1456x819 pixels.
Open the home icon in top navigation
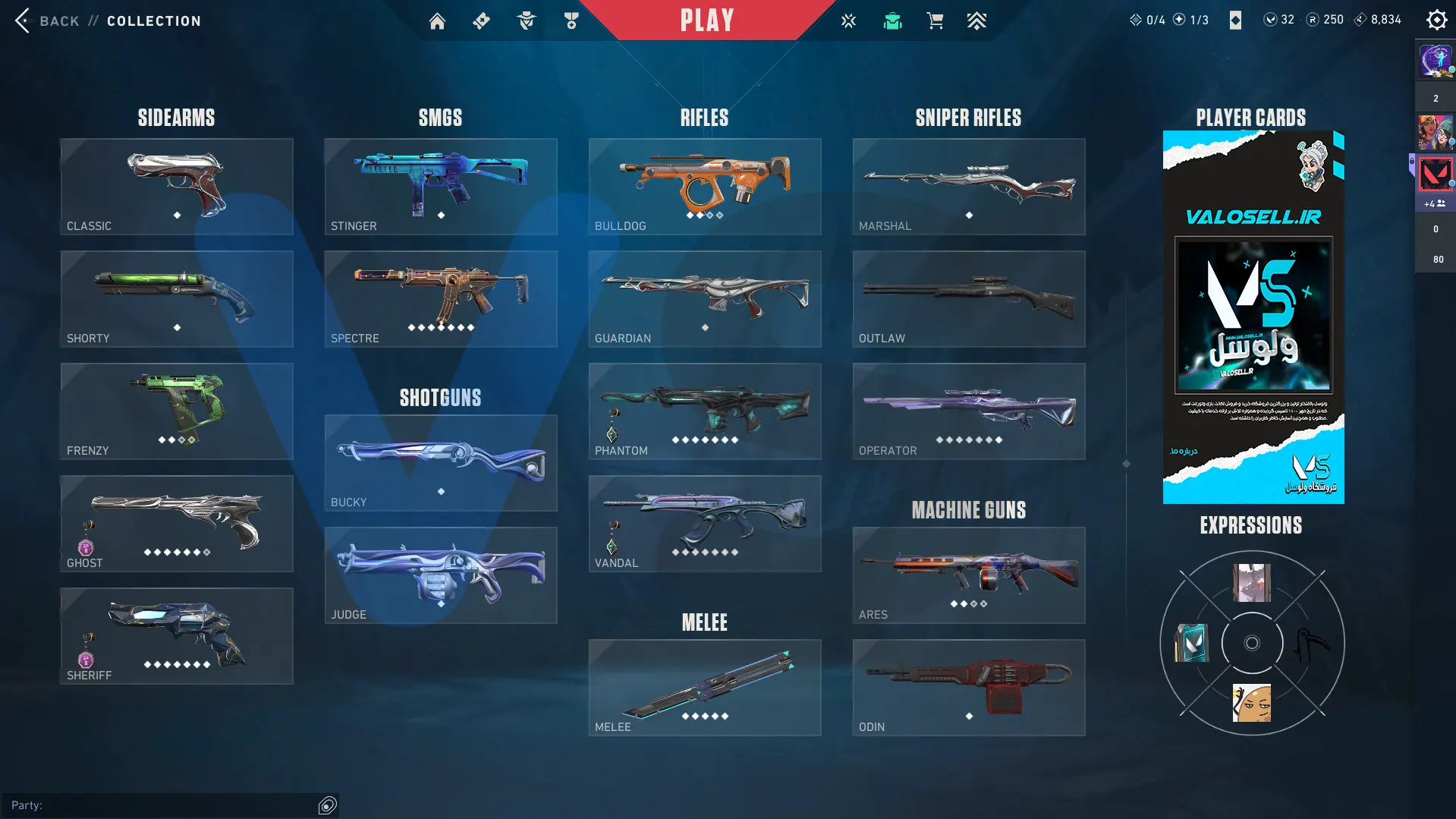tap(437, 21)
